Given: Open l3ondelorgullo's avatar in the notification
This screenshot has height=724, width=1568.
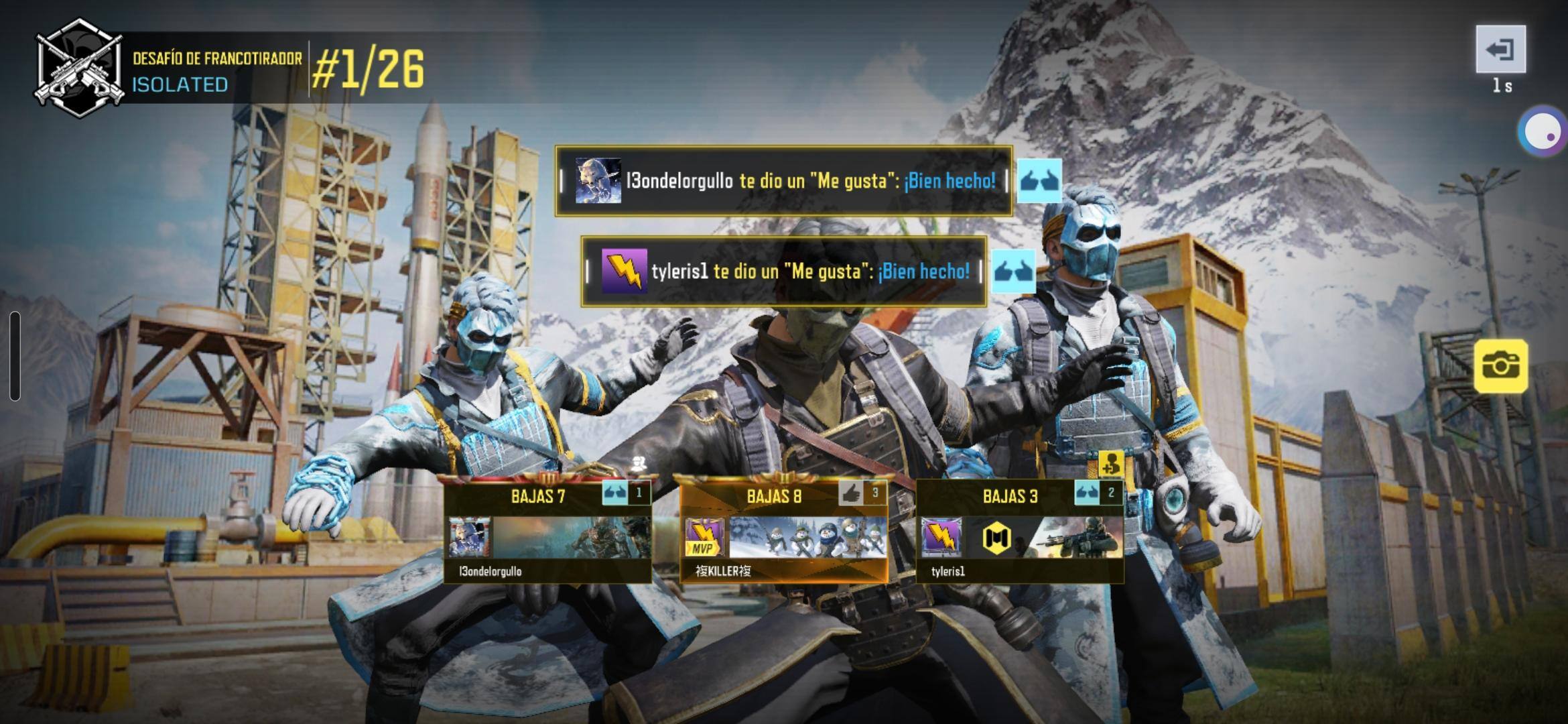Looking at the screenshot, I should click(598, 180).
